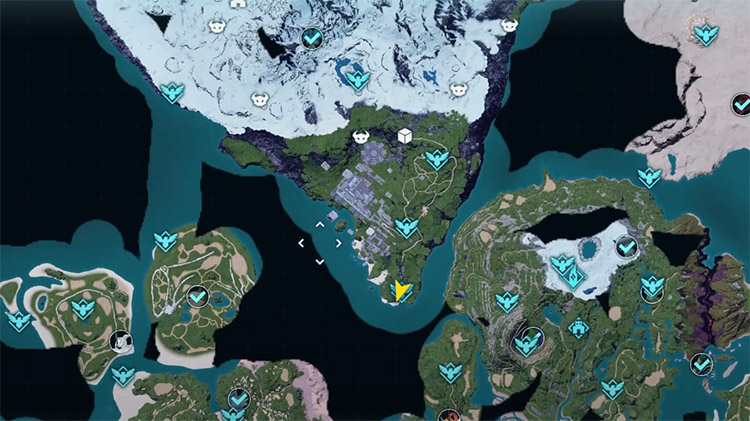Click the checkmark marker on the small snowy patch

pos(627,246)
